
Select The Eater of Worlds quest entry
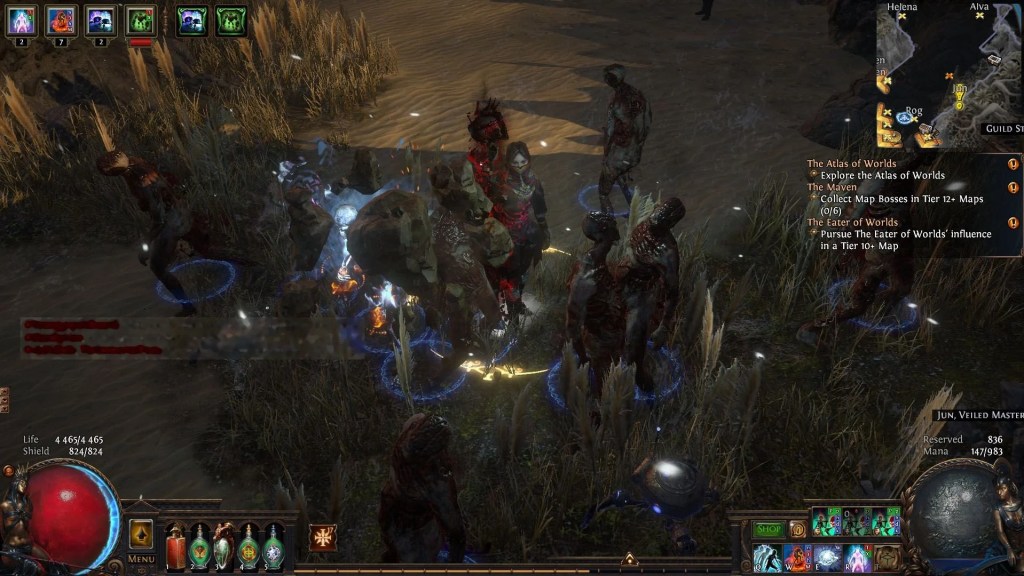(x=853, y=222)
